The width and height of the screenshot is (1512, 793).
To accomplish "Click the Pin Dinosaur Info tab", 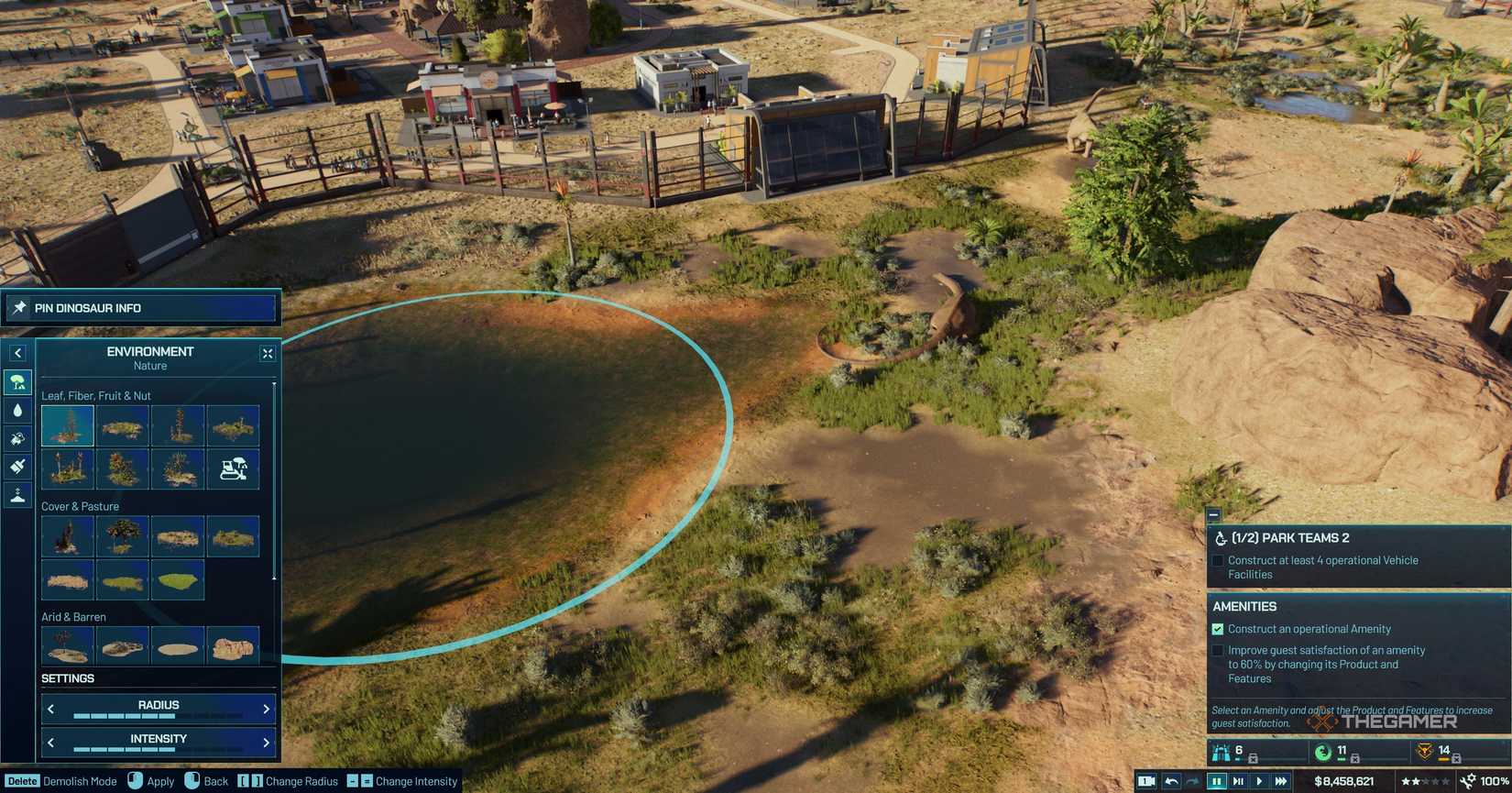I will (x=141, y=308).
